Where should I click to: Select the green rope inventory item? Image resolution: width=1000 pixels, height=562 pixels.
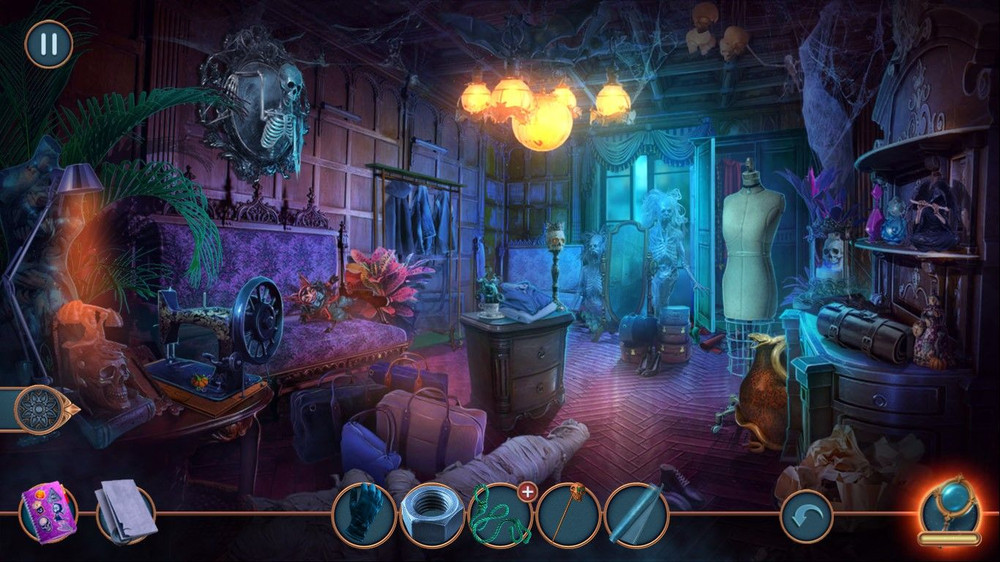click(x=499, y=516)
